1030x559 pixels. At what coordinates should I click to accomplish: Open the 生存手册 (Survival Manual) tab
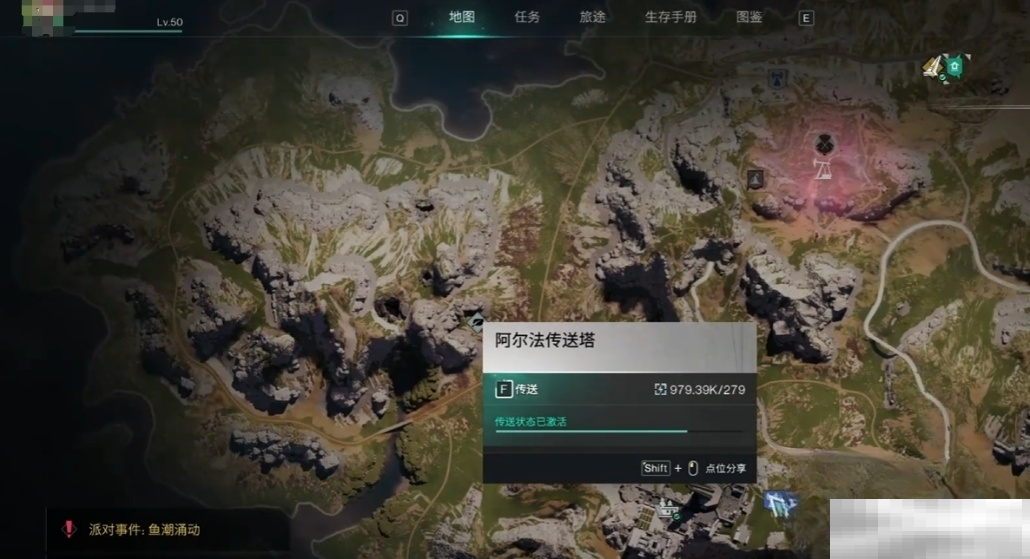[x=670, y=17]
